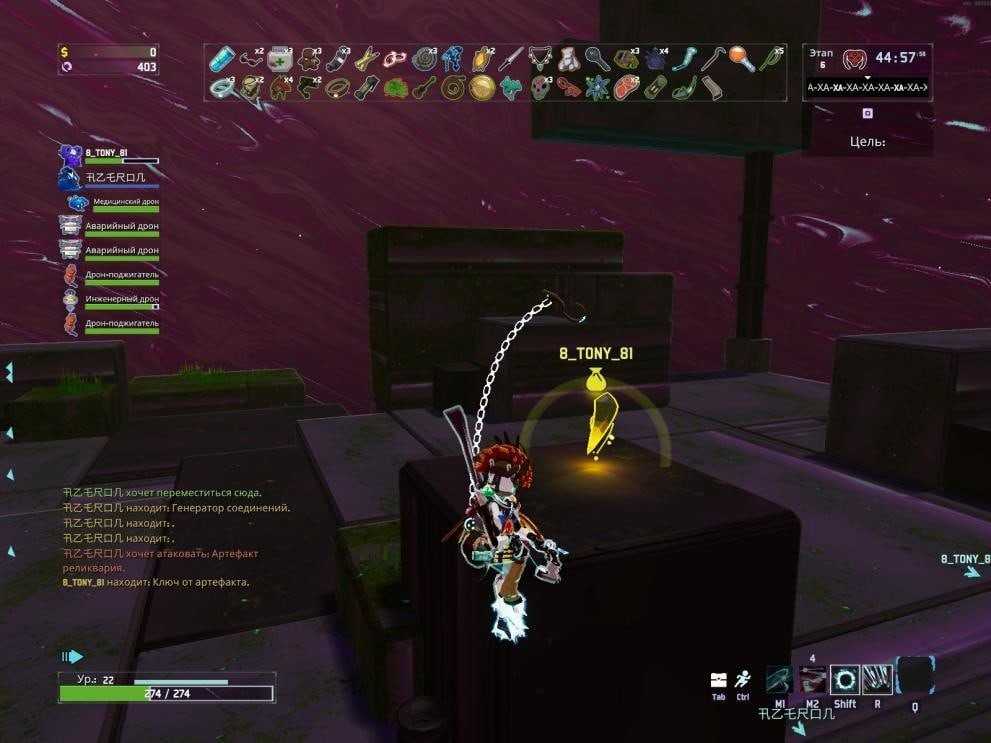Screen dimensions: 991x743
Task: Click the medkit item in inventory
Action: tap(279, 59)
